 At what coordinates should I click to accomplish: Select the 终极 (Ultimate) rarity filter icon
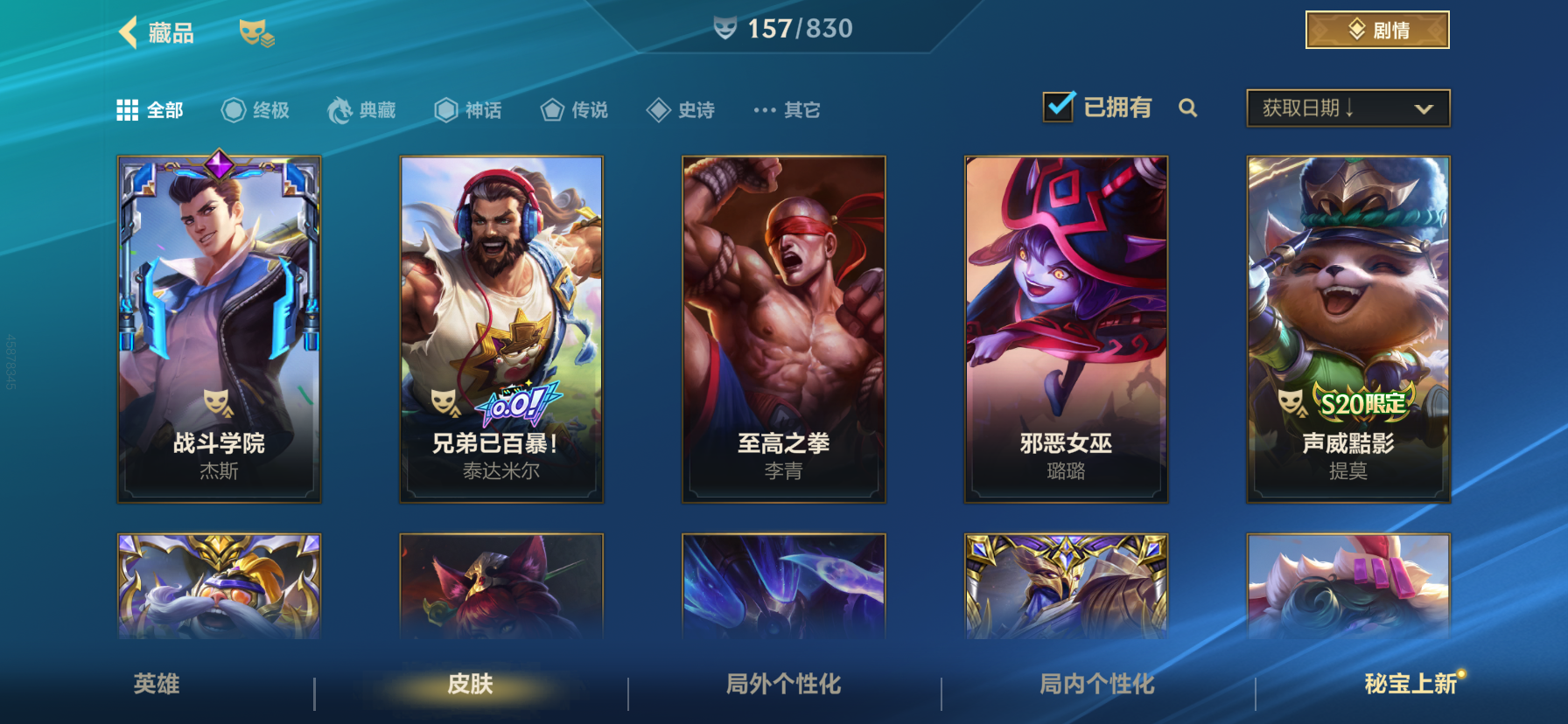pyautogui.click(x=232, y=108)
